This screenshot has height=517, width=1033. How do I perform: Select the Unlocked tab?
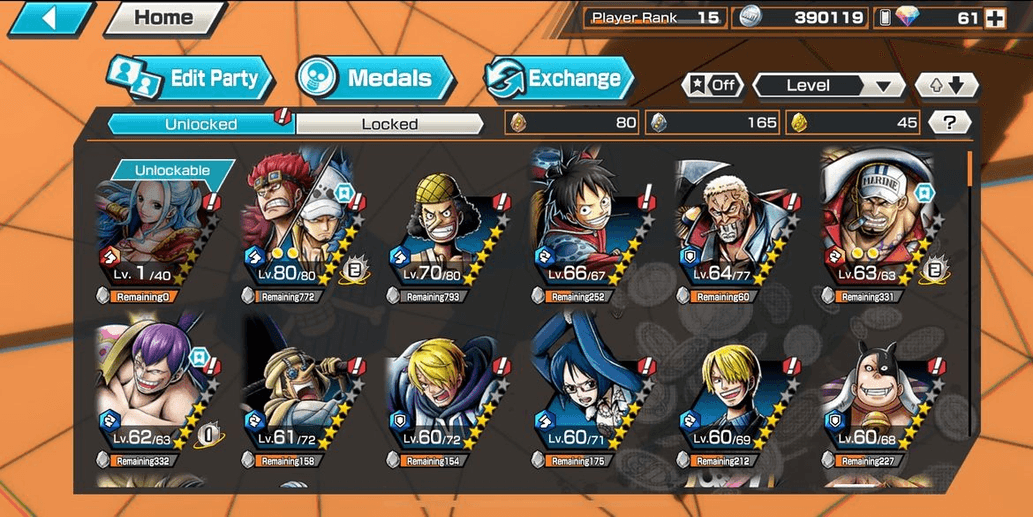(x=200, y=124)
